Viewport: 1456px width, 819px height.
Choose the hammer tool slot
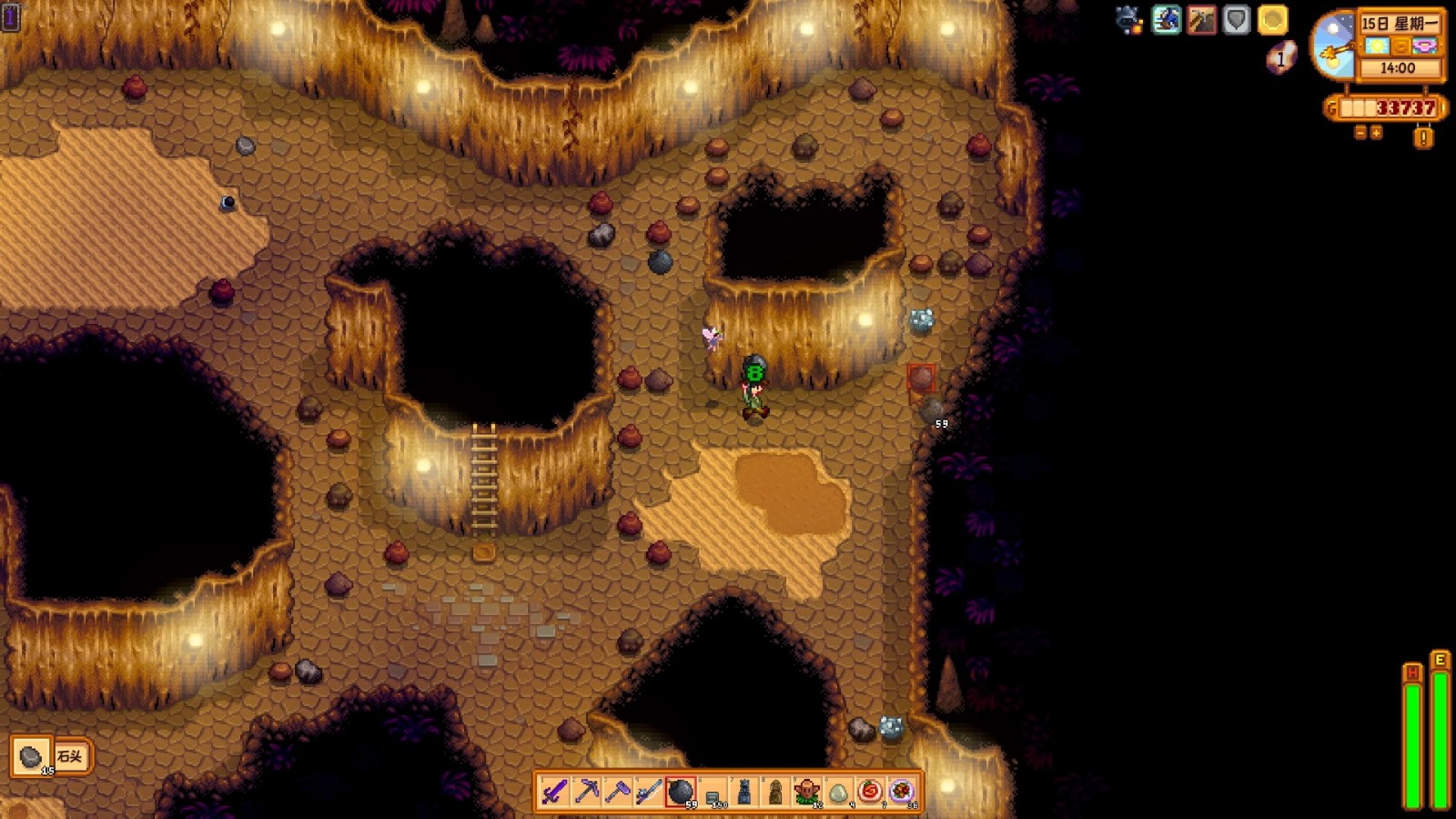click(618, 792)
